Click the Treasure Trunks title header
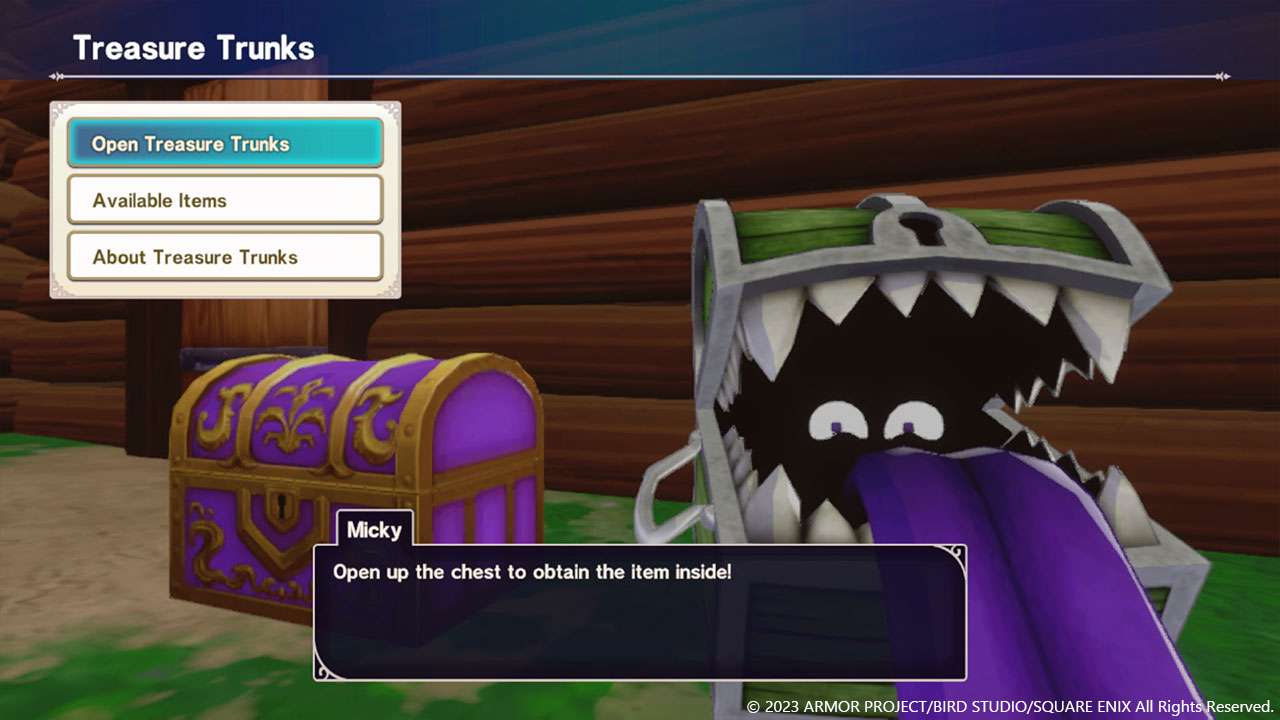 point(193,47)
